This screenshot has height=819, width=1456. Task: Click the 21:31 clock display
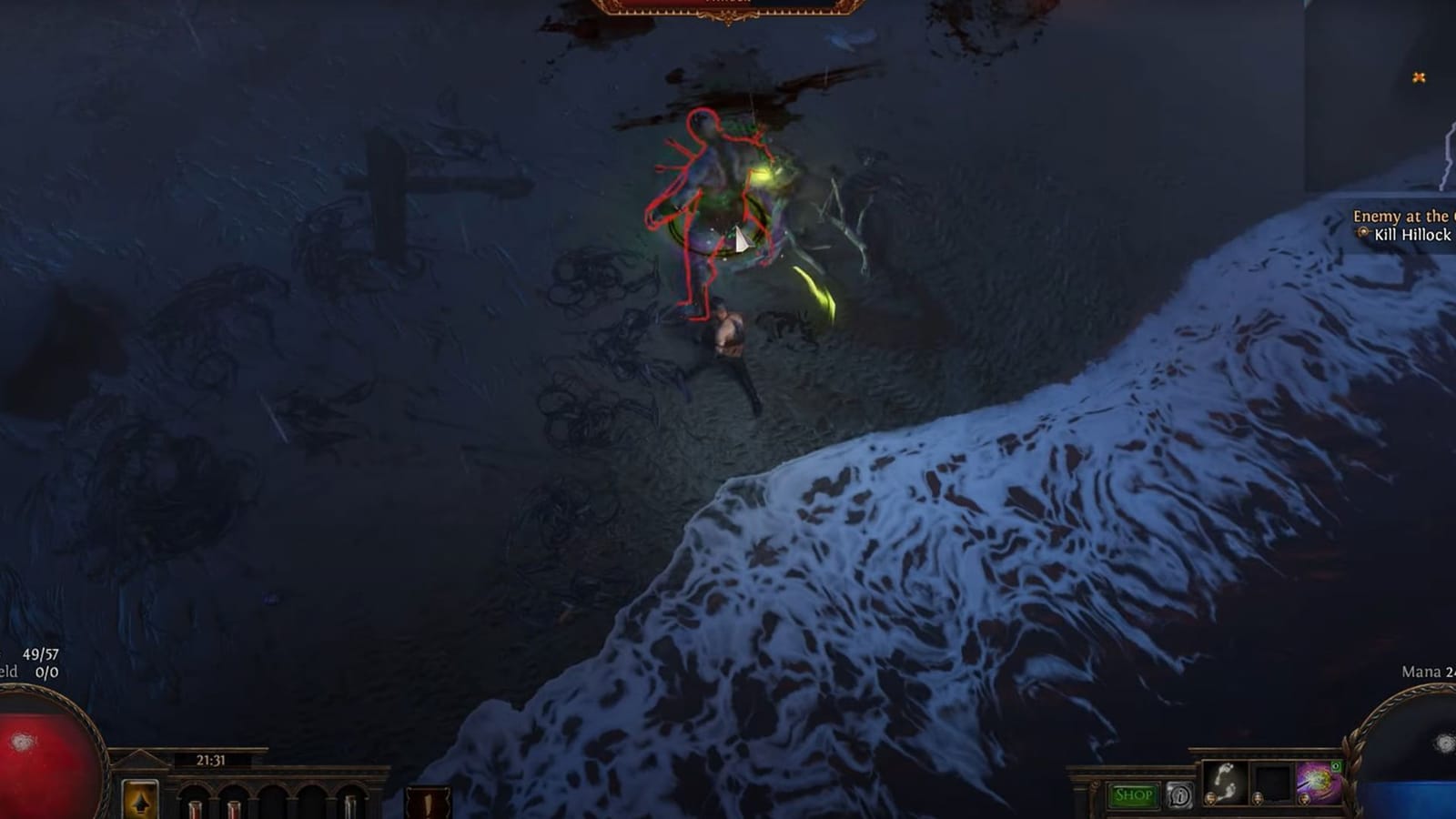[x=210, y=761]
